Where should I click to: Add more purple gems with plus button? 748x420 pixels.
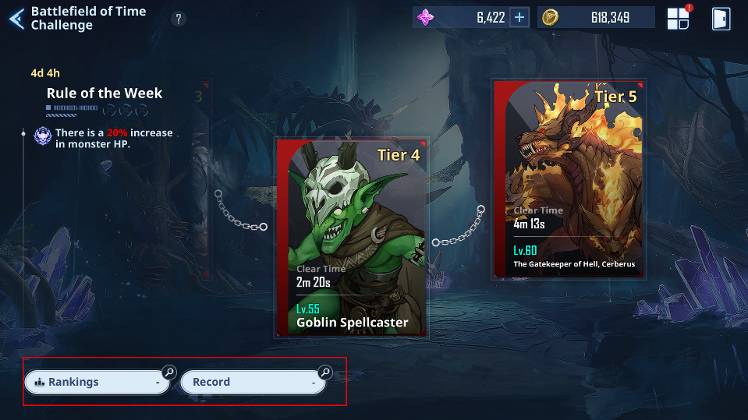pos(519,17)
